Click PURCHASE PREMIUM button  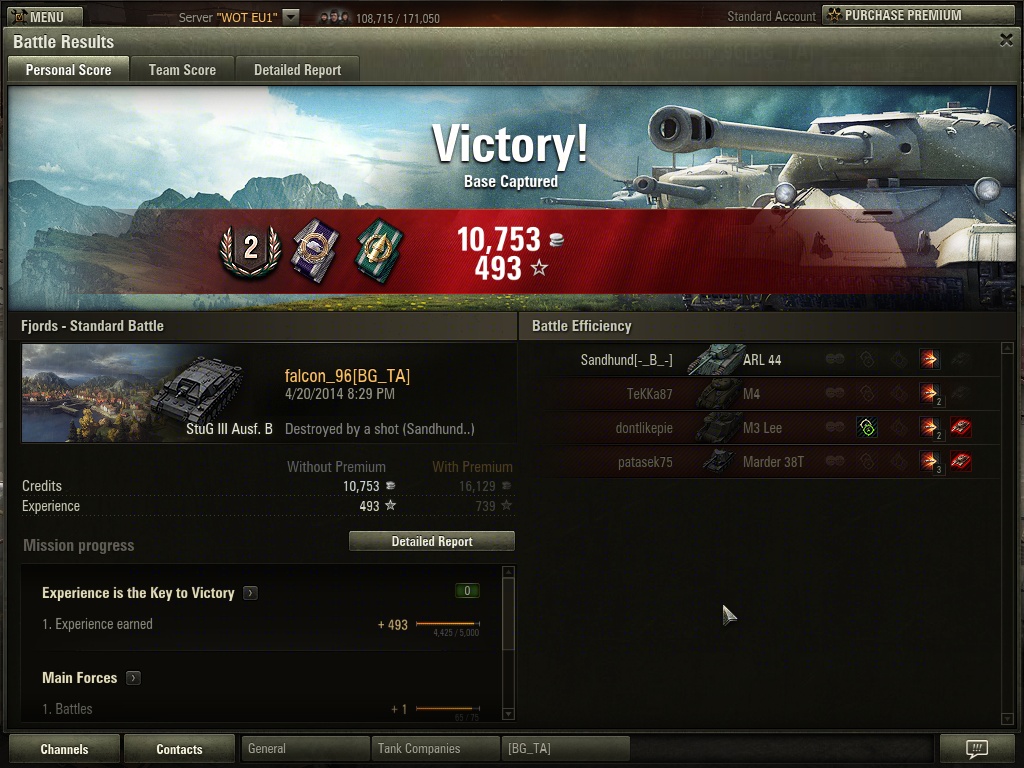[x=917, y=16]
